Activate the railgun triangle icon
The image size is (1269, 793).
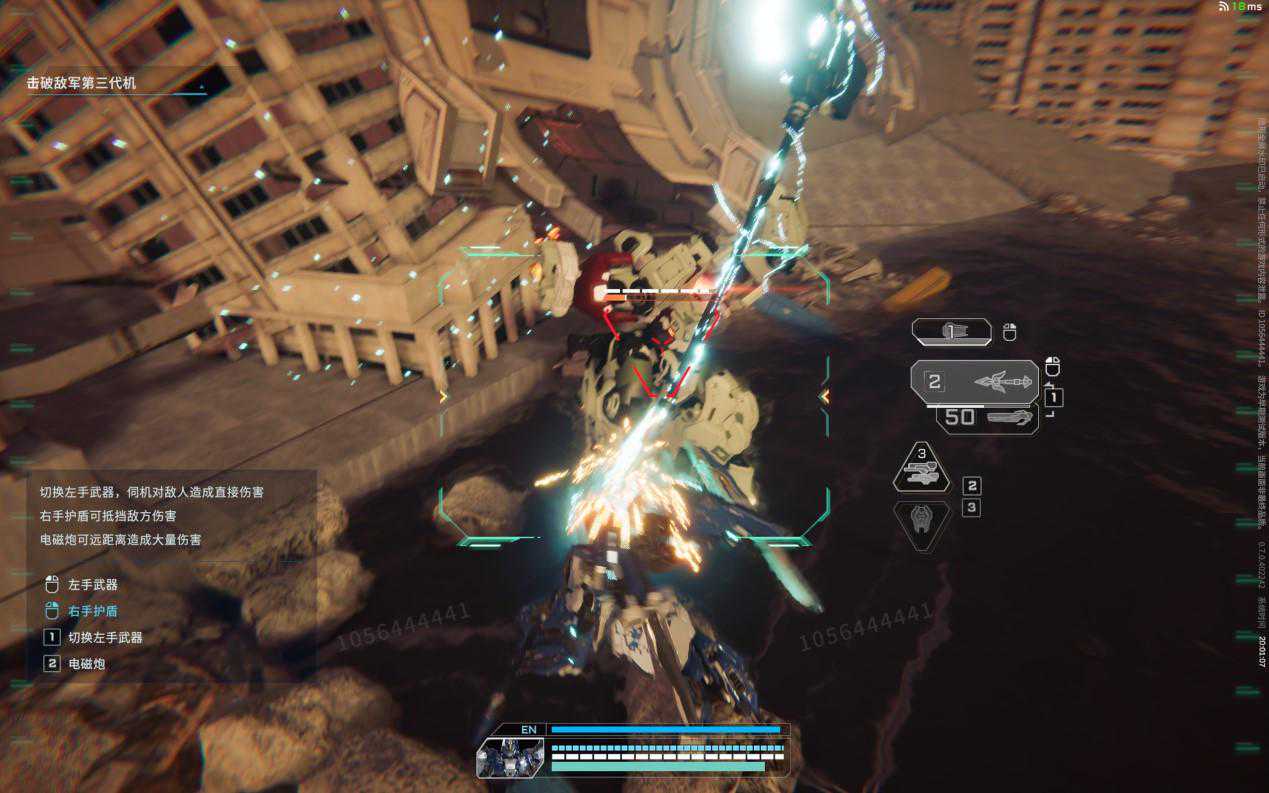point(921,468)
